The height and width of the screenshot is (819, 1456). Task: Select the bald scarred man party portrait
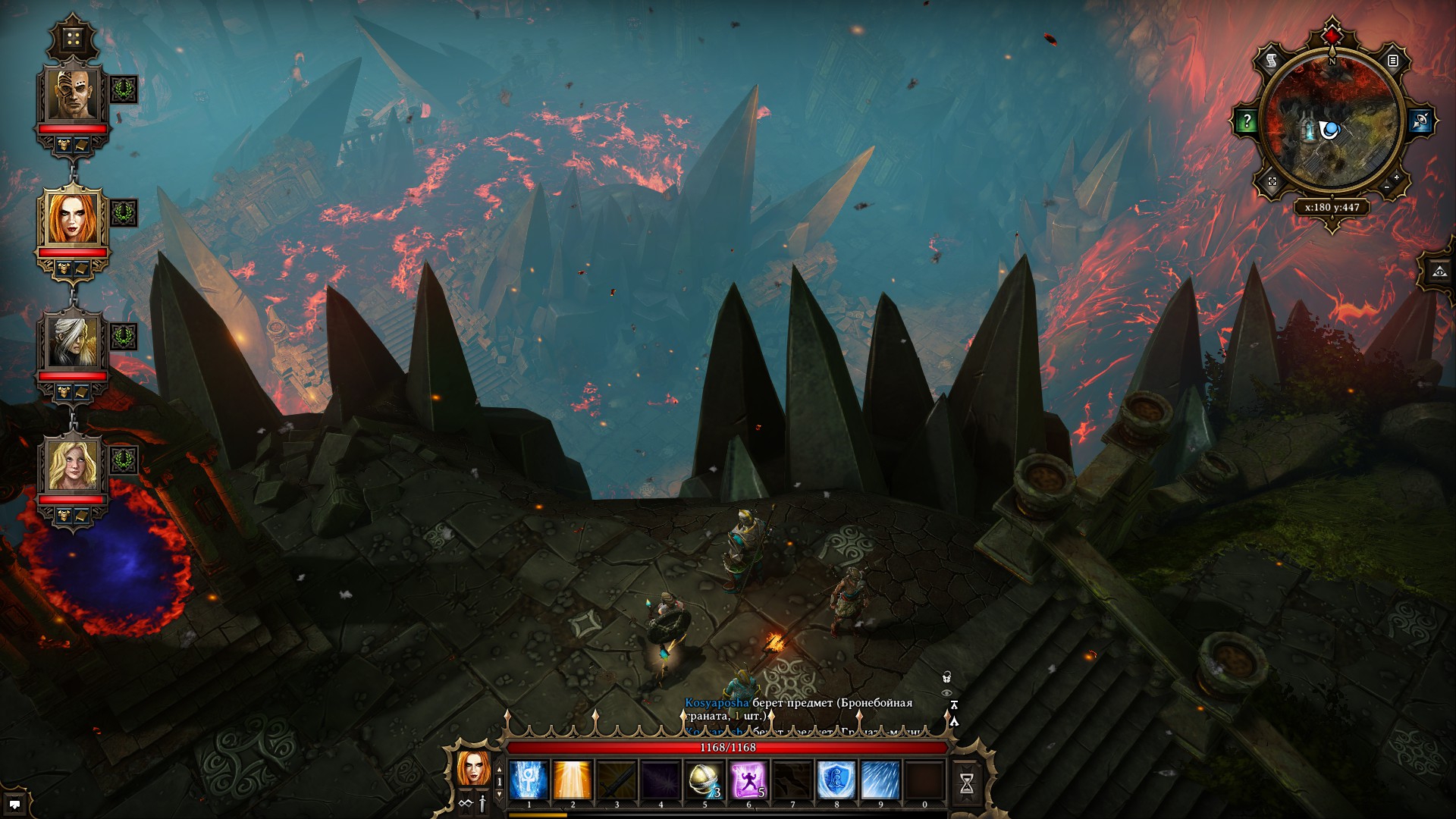[74, 95]
